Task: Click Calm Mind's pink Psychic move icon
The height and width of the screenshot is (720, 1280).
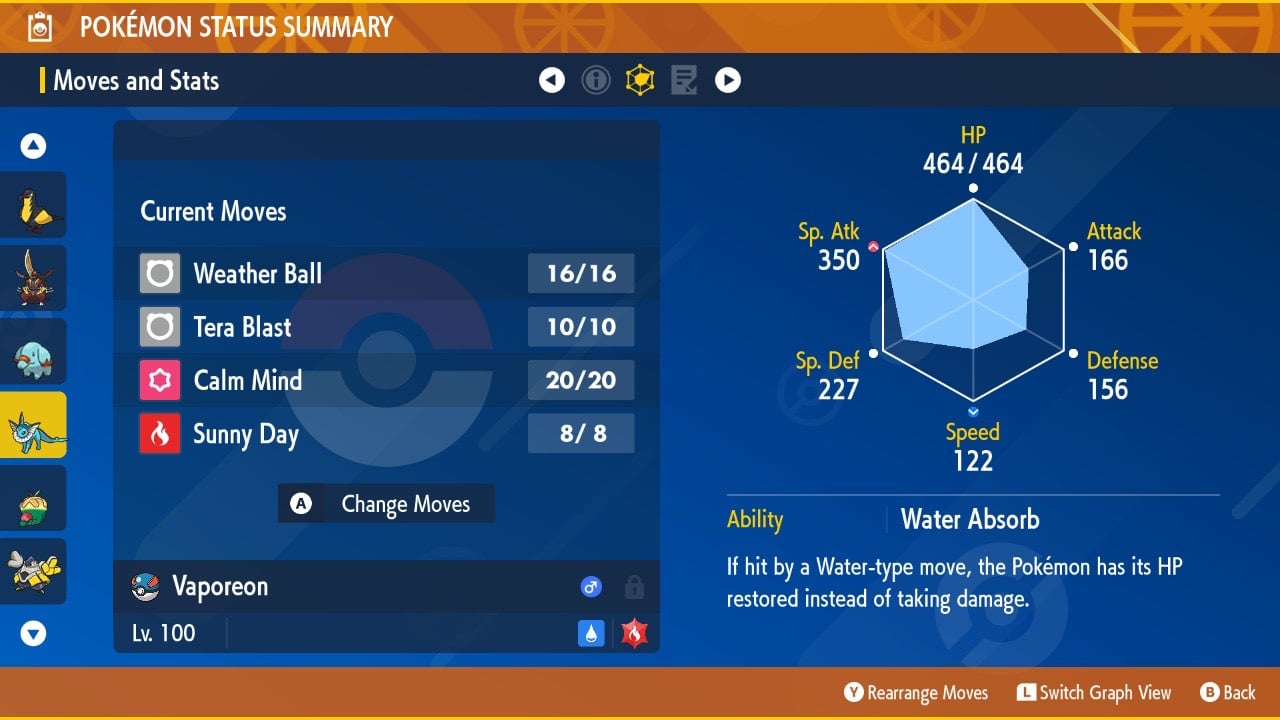Action: click(160, 381)
